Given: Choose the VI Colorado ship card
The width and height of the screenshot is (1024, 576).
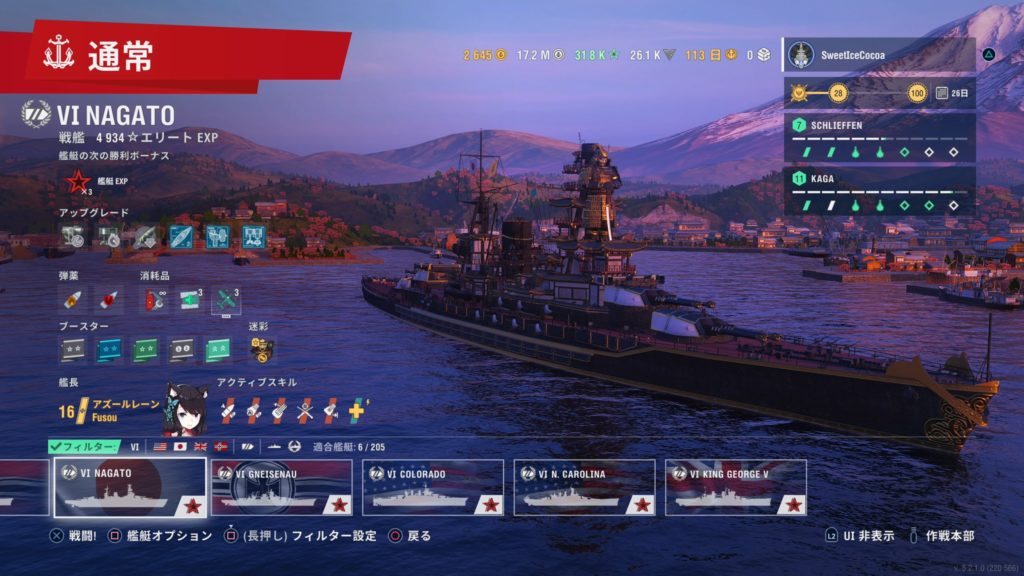Looking at the screenshot, I should click(x=433, y=487).
